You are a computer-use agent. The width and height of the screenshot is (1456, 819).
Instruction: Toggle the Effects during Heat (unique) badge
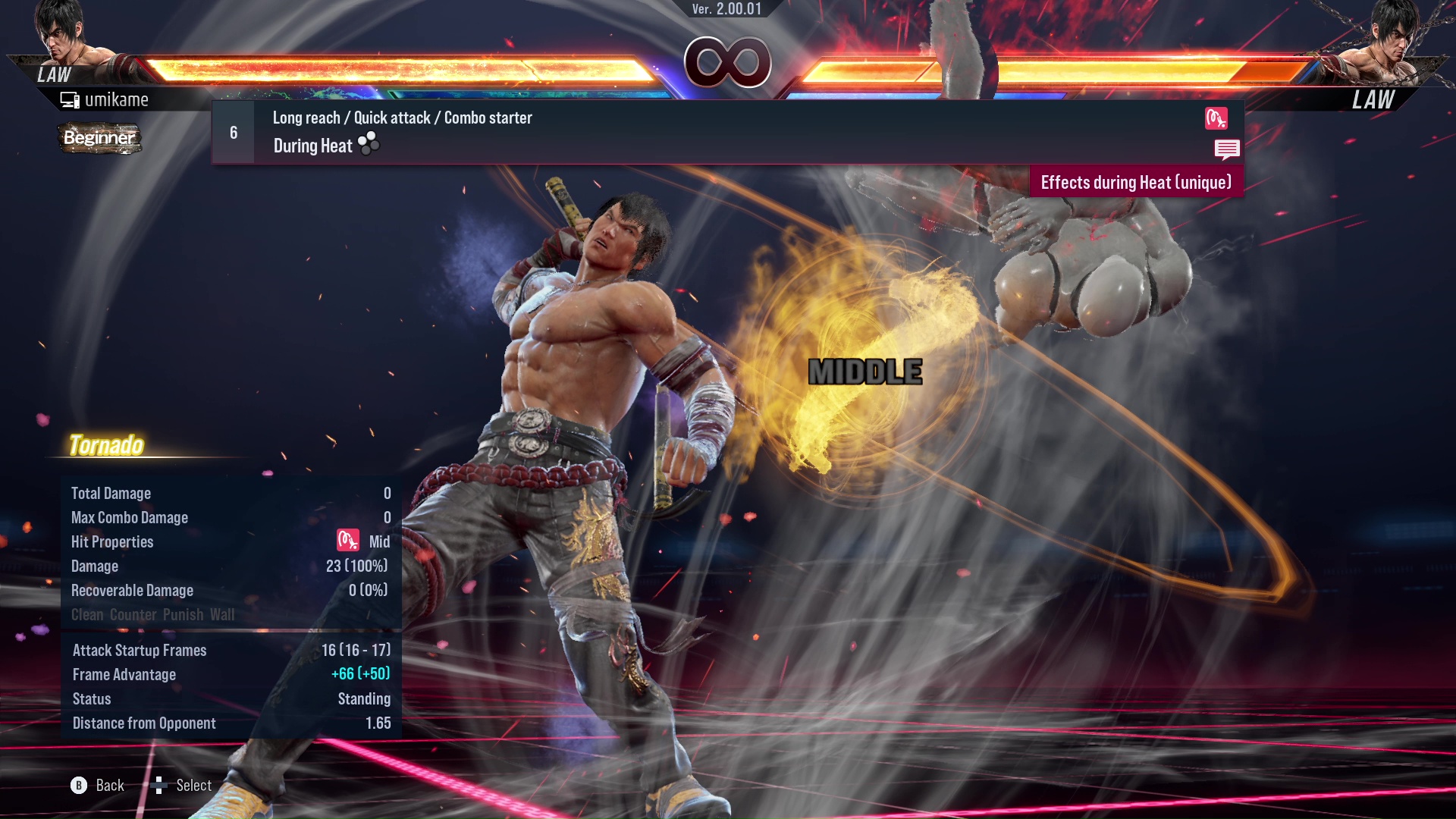(x=1135, y=182)
